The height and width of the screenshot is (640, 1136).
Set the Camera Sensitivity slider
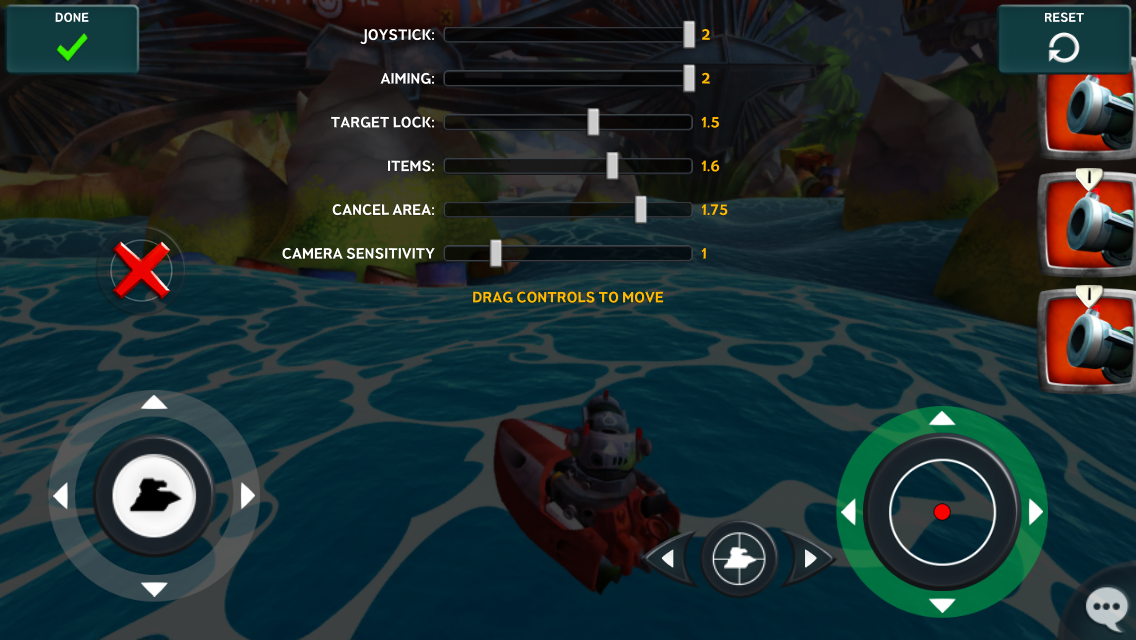[x=496, y=254]
